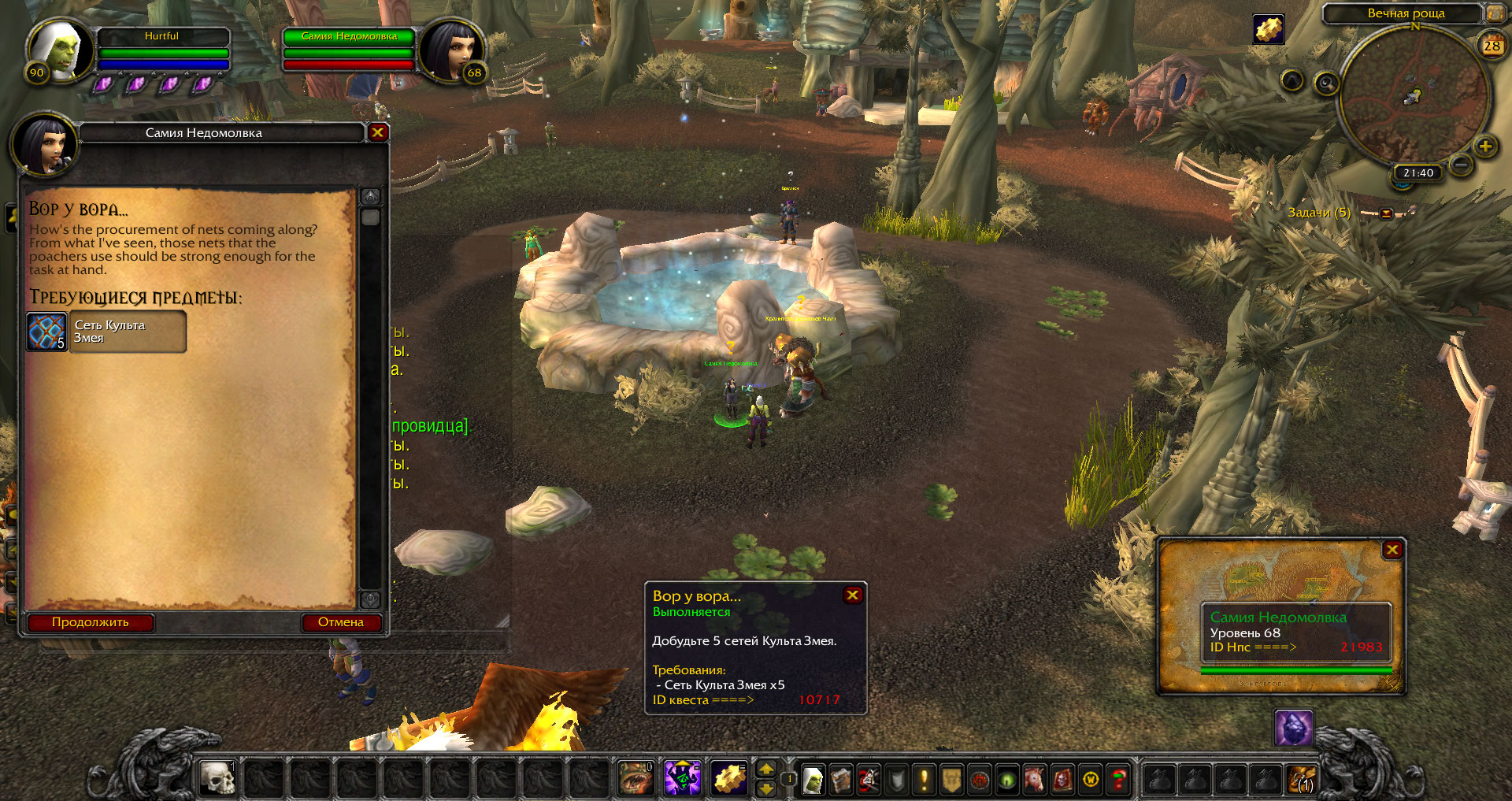Activate the skull ability in first action slot
This screenshot has height=801, width=1512.
217,779
